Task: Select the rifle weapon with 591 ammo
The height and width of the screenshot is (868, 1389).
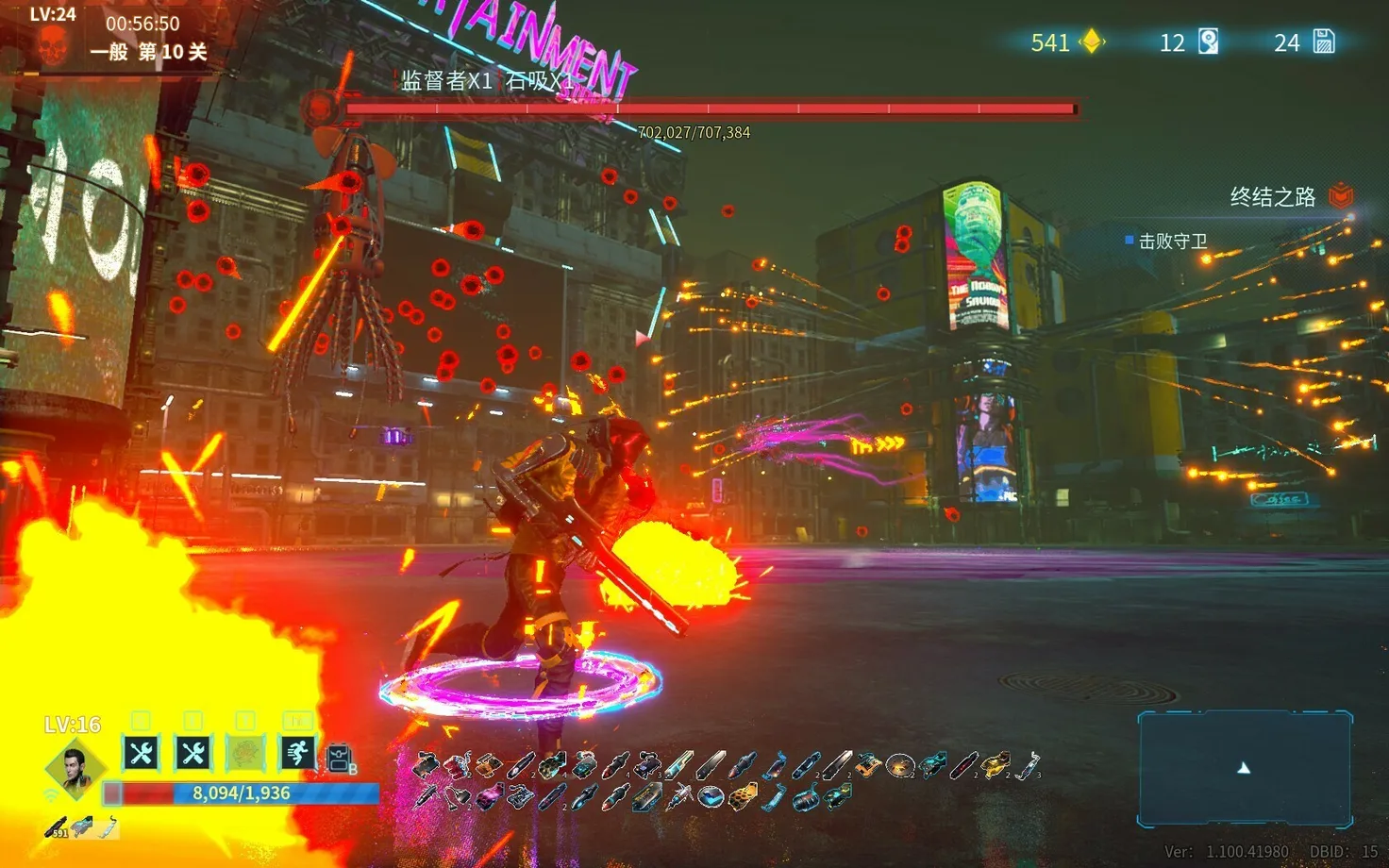Action: (x=56, y=827)
